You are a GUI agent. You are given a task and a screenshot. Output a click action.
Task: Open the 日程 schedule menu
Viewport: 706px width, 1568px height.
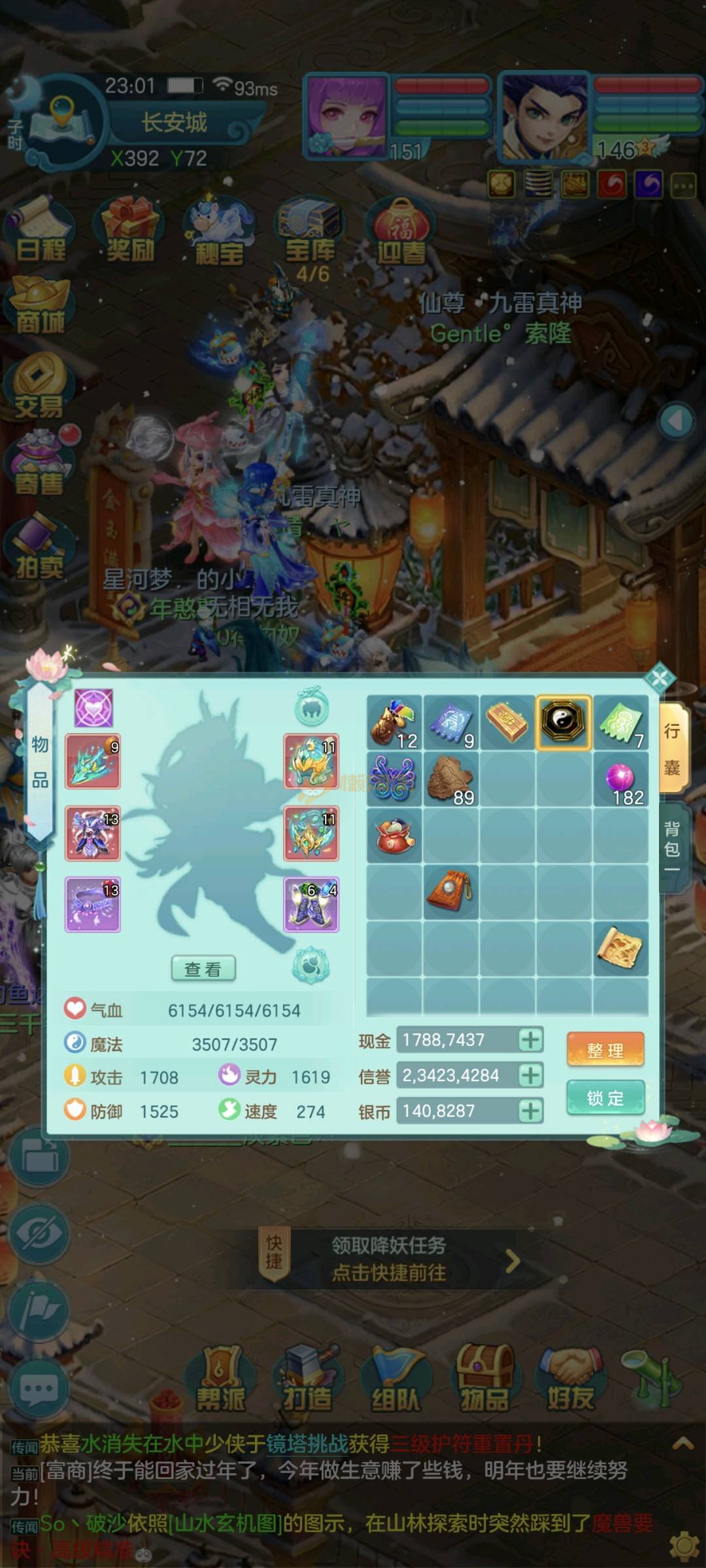pos(41,232)
